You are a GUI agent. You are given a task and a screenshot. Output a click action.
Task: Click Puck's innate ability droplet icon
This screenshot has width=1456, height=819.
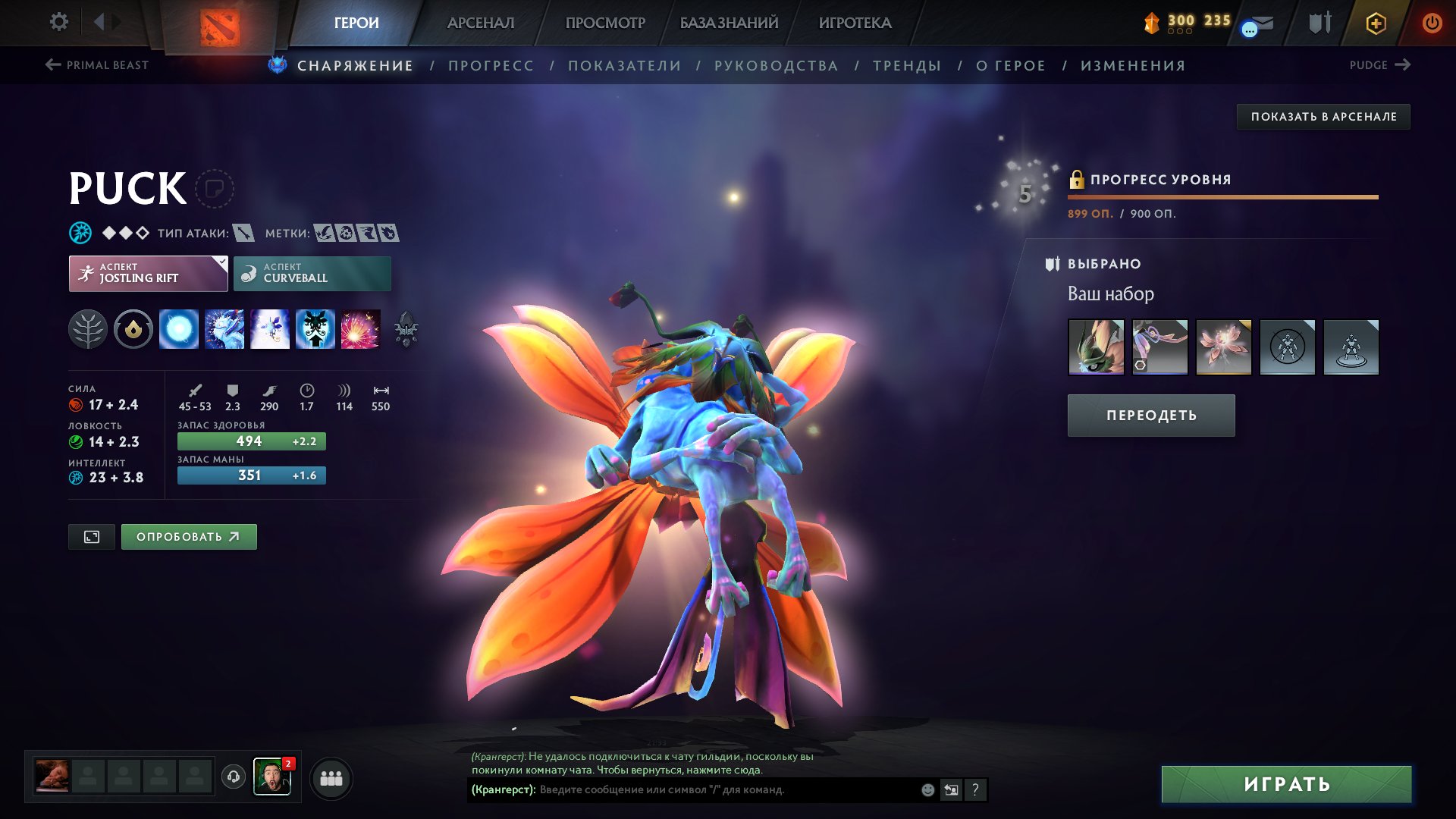coord(133,330)
